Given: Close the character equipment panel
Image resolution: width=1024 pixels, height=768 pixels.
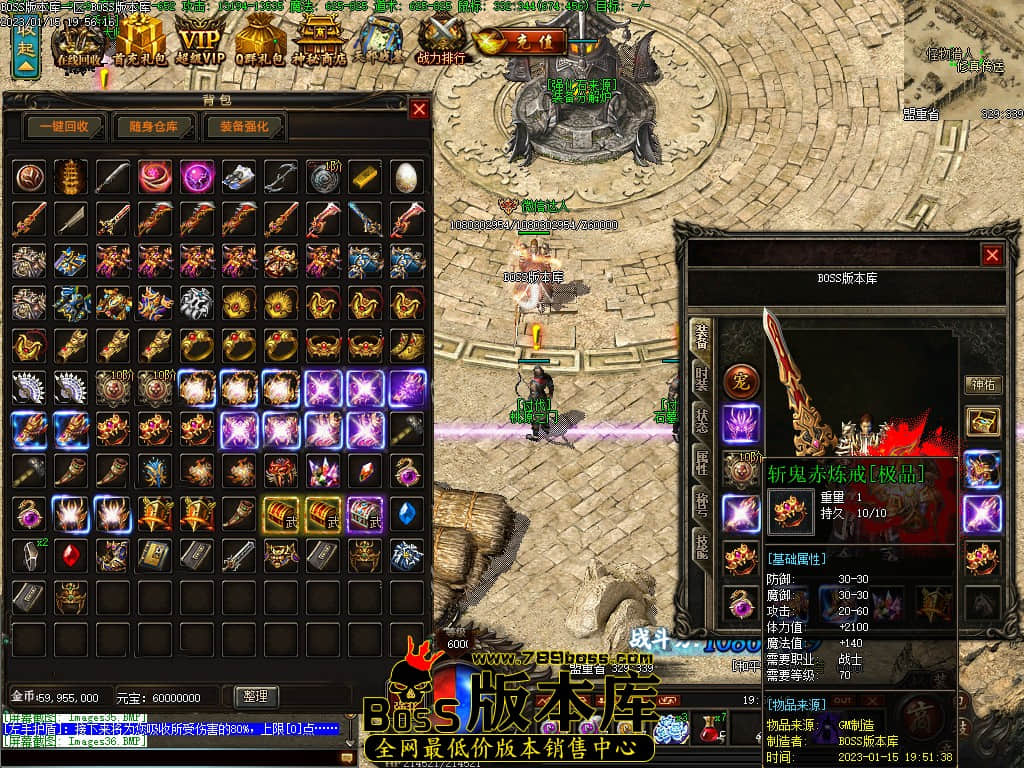Looking at the screenshot, I should click(992, 255).
